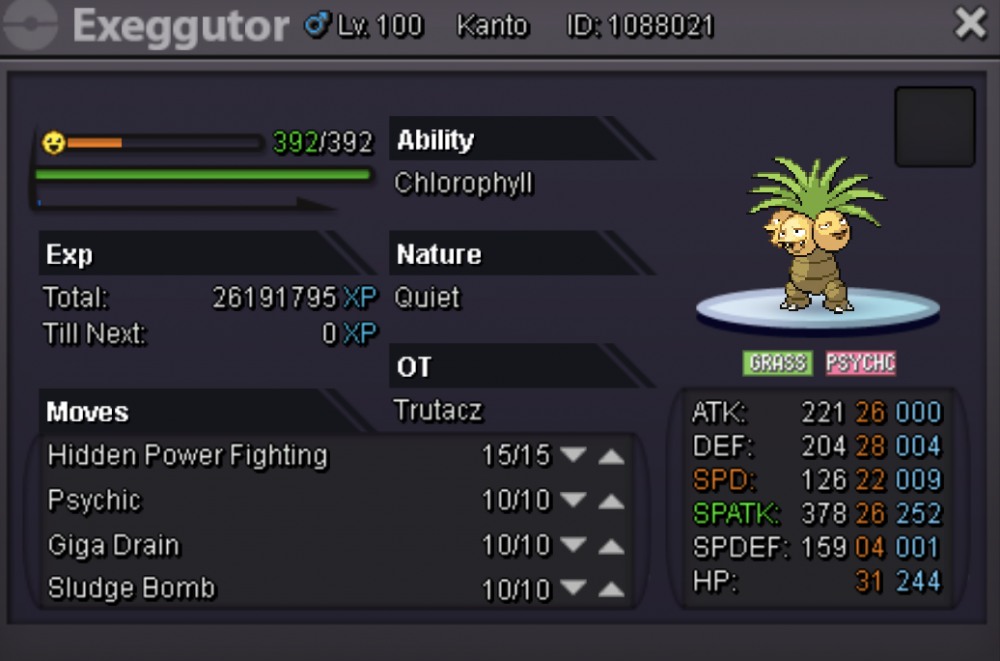Select the Hidden Power Fighting move row
The height and width of the screenshot is (661, 1000).
[188, 456]
